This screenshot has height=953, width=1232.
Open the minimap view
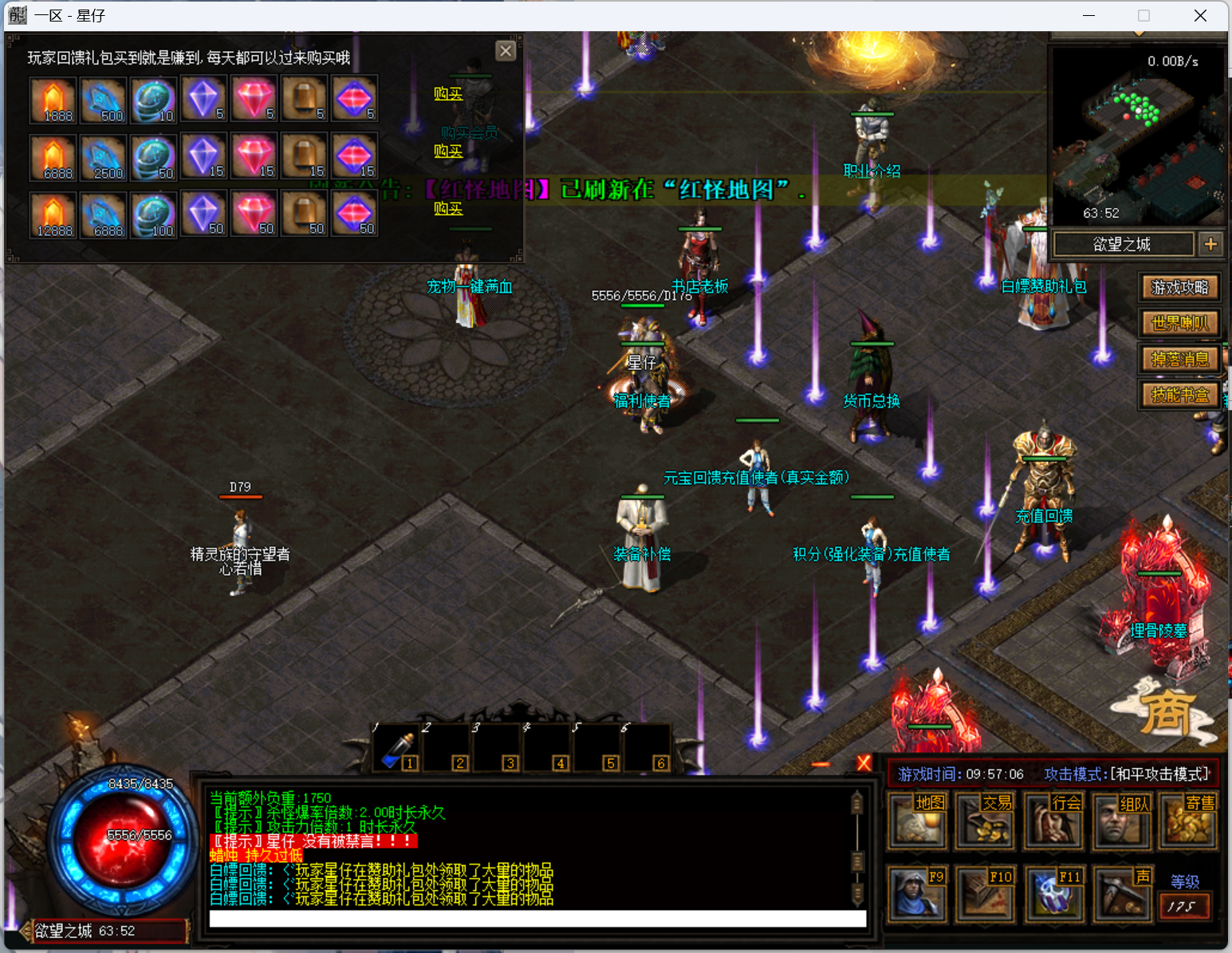click(x=1138, y=136)
